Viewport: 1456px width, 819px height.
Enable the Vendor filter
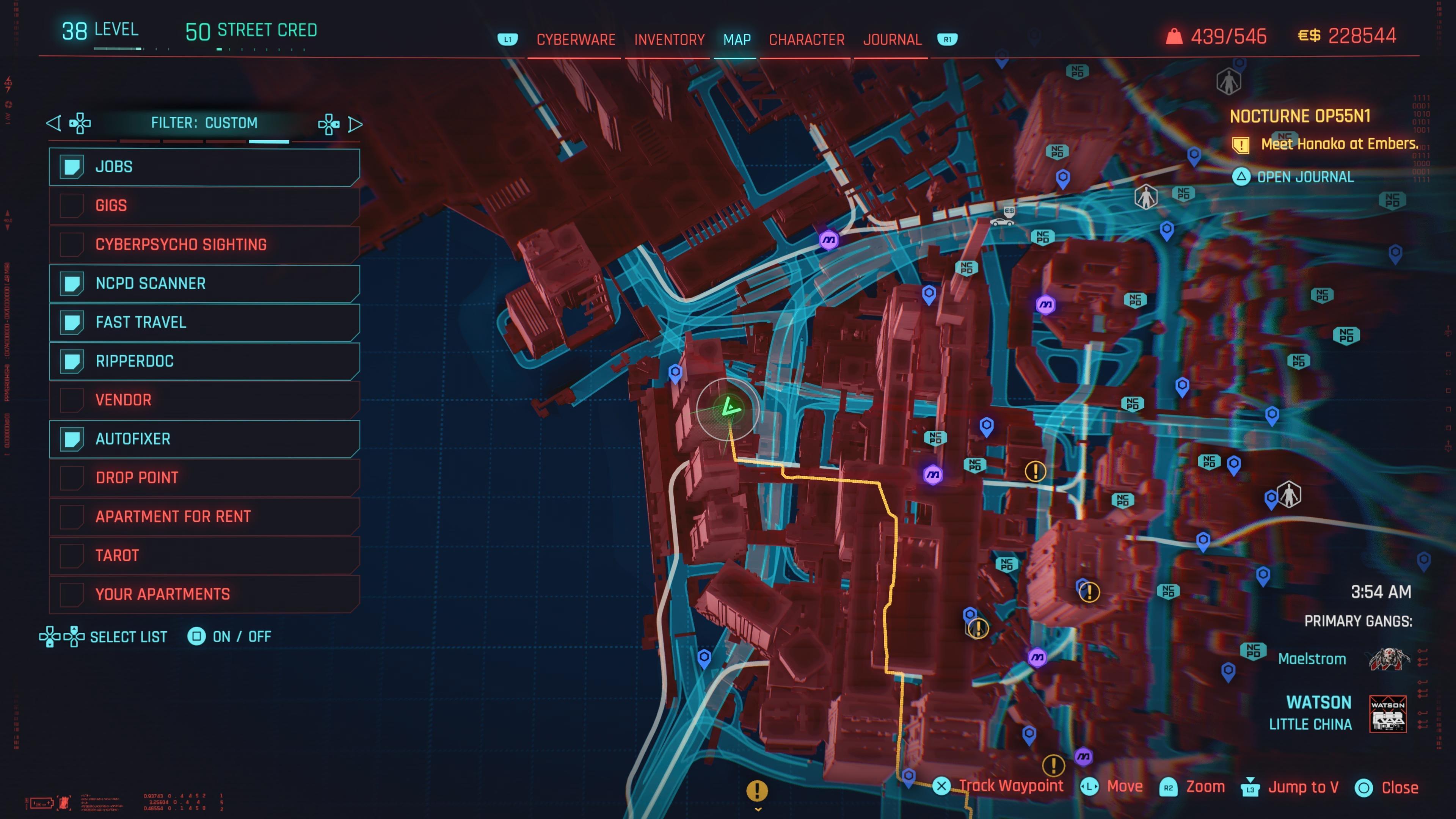point(204,400)
